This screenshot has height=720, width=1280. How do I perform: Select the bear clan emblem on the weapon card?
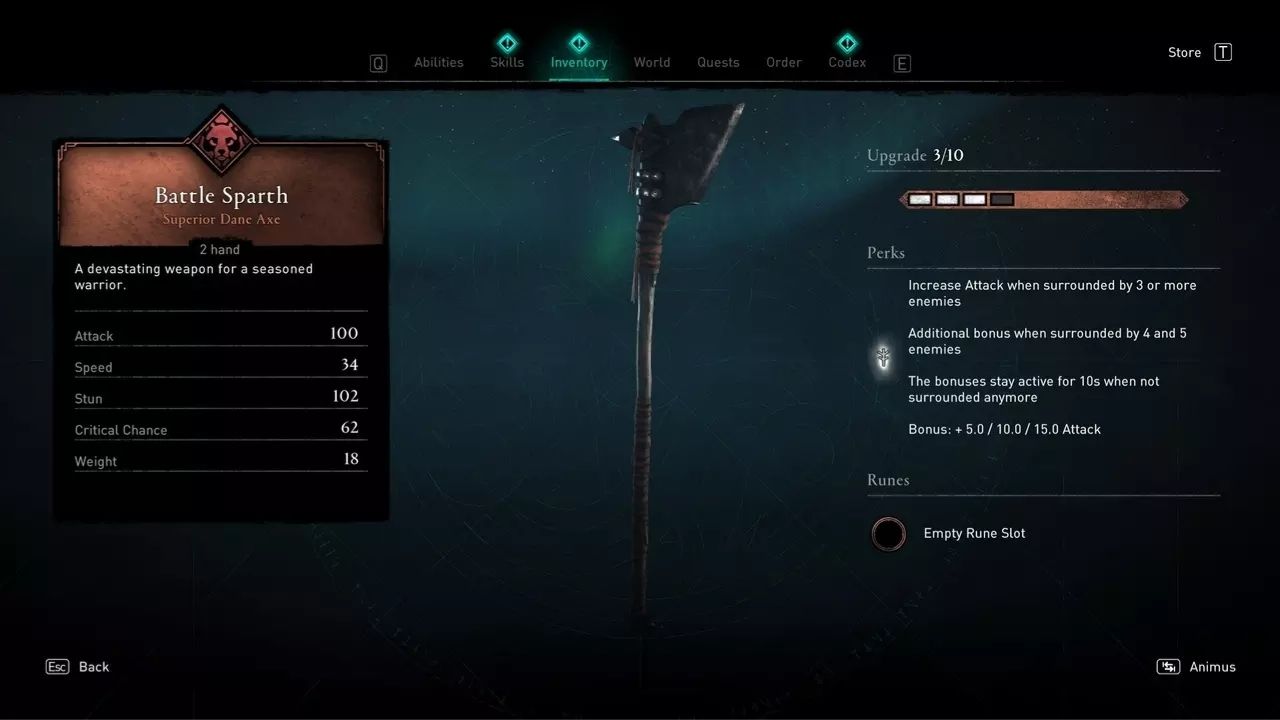pos(221,140)
